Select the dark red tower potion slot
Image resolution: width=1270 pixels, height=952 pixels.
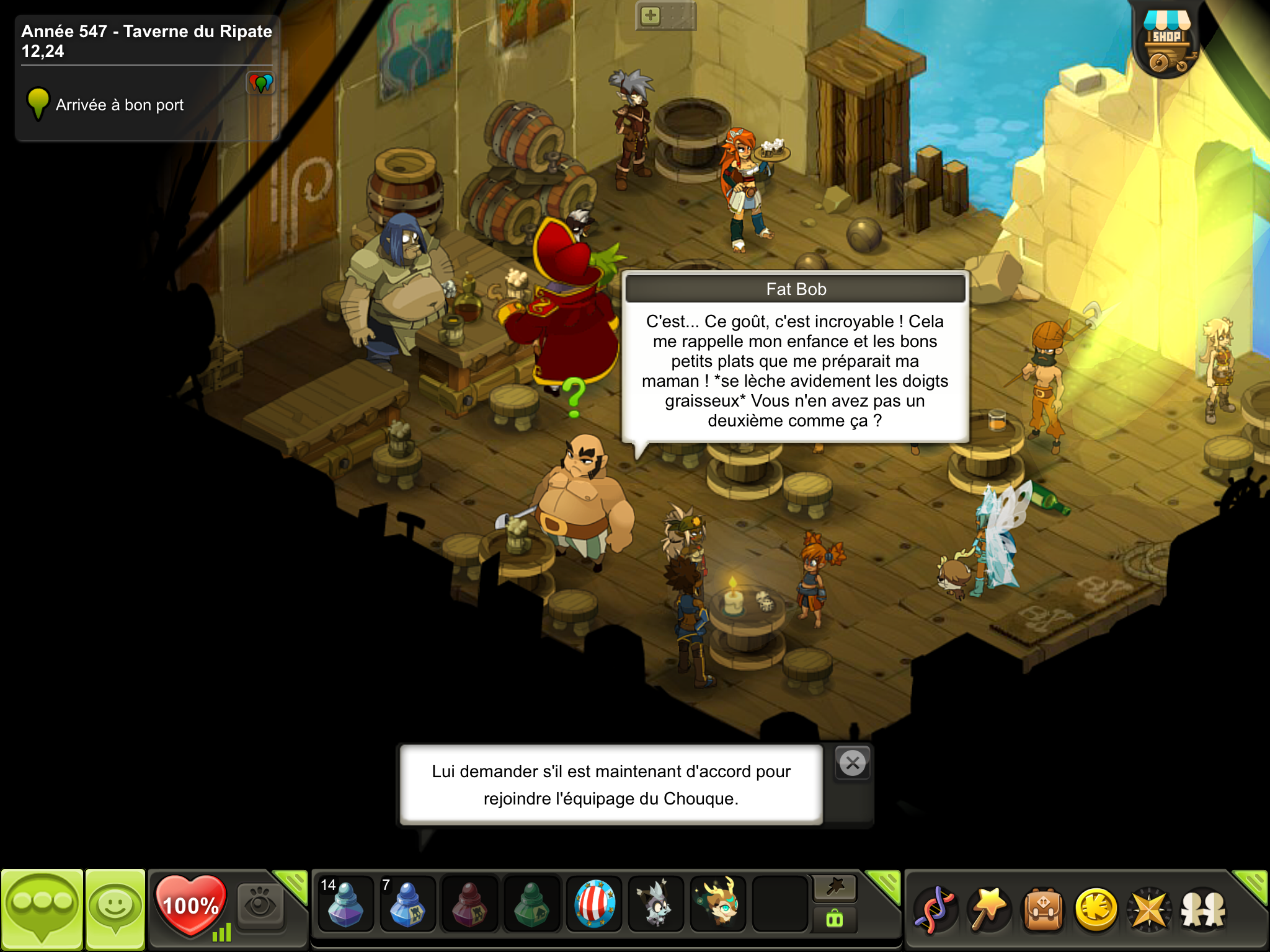click(x=469, y=903)
